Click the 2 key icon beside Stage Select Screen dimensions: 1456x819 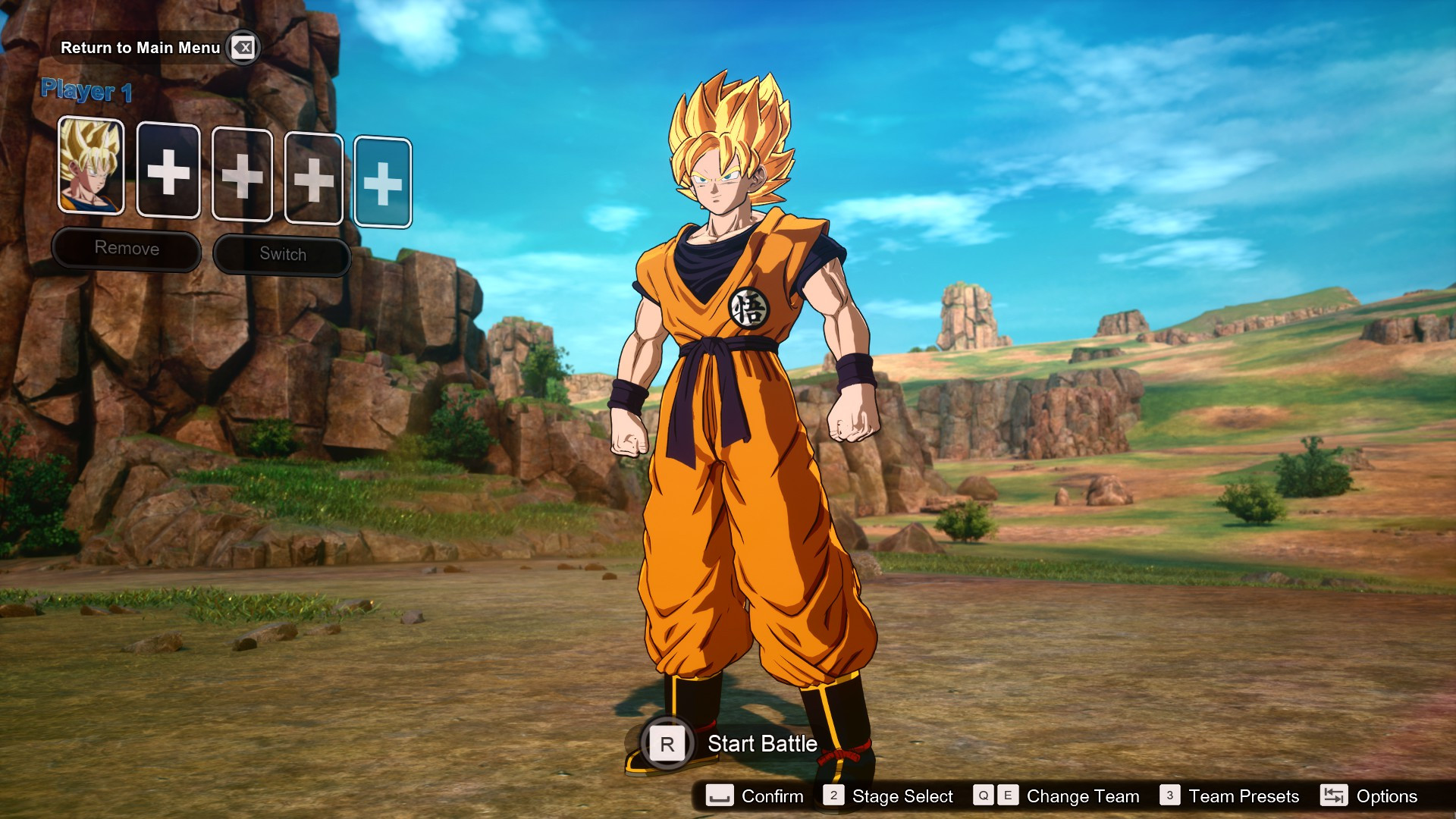tap(834, 796)
